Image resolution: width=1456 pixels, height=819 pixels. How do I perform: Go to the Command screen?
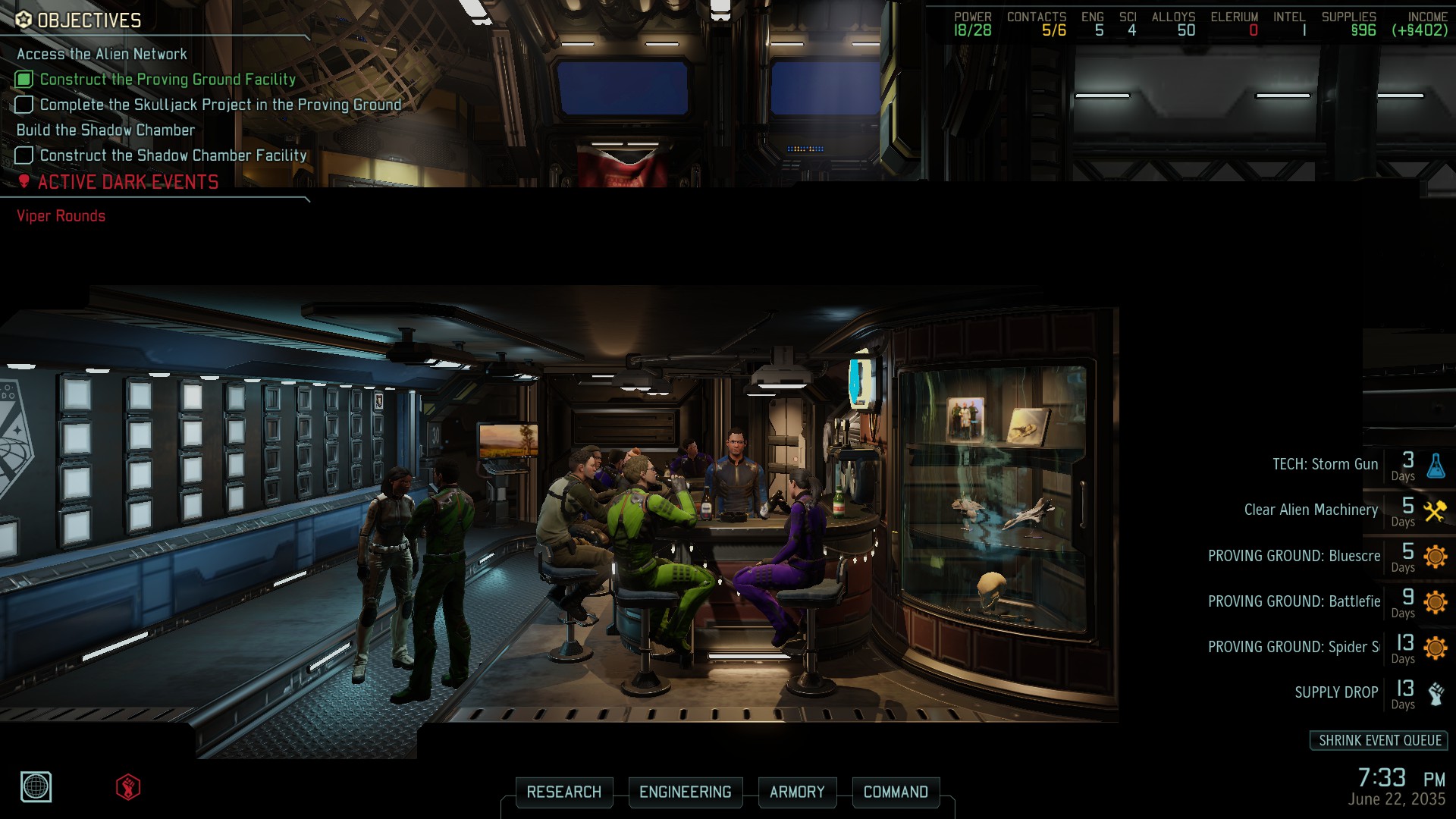point(896,792)
